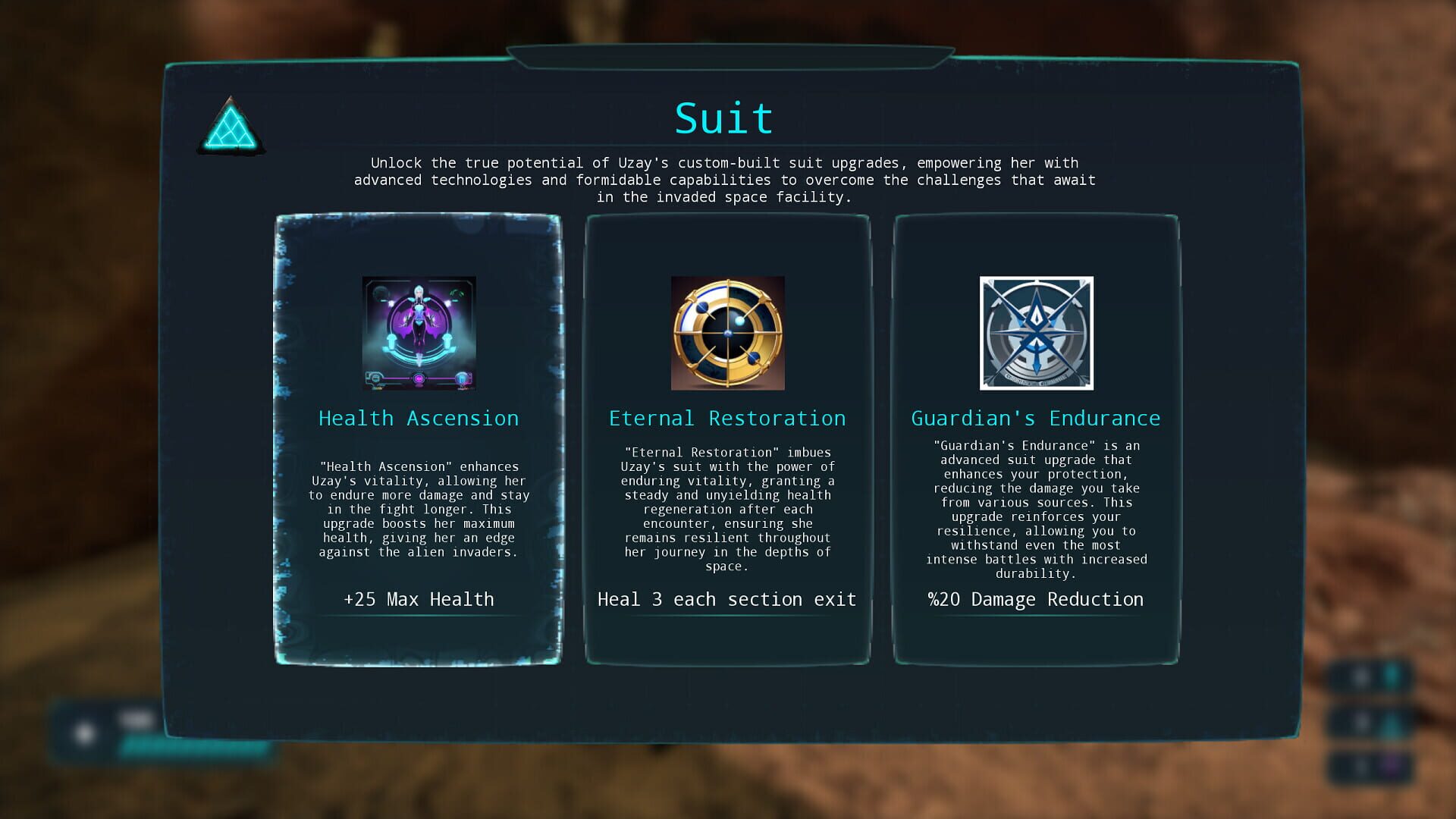Click the %20 Damage Reduction stat label
1456x819 pixels.
point(1036,599)
